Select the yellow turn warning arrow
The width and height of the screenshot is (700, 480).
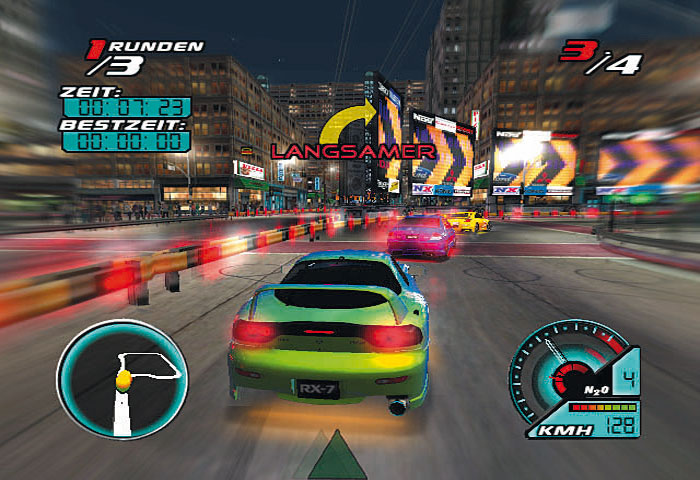tap(347, 126)
